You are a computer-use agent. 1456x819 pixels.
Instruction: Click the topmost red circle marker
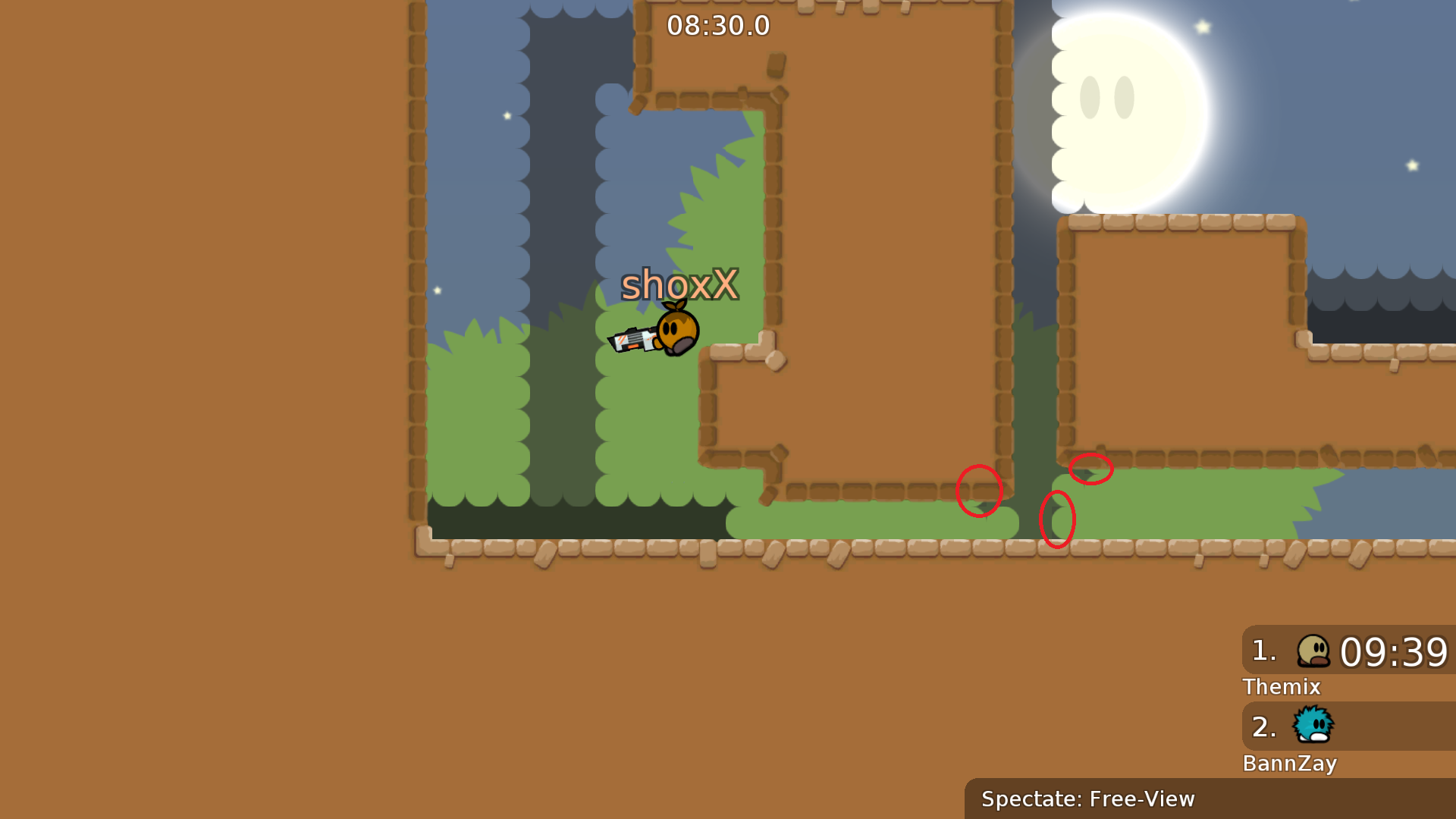pos(1092,468)
